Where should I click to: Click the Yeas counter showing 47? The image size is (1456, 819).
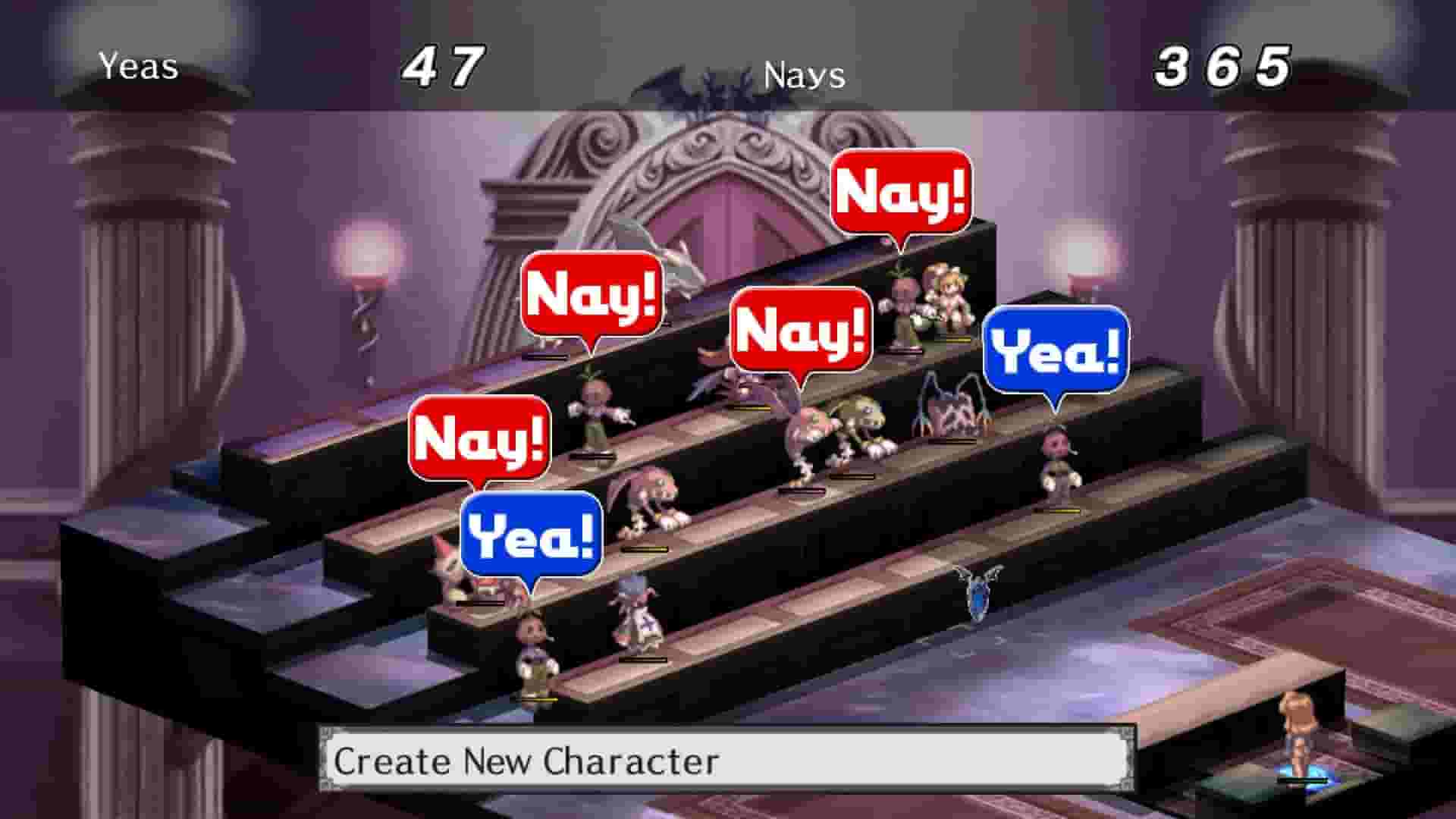point(442,68)
